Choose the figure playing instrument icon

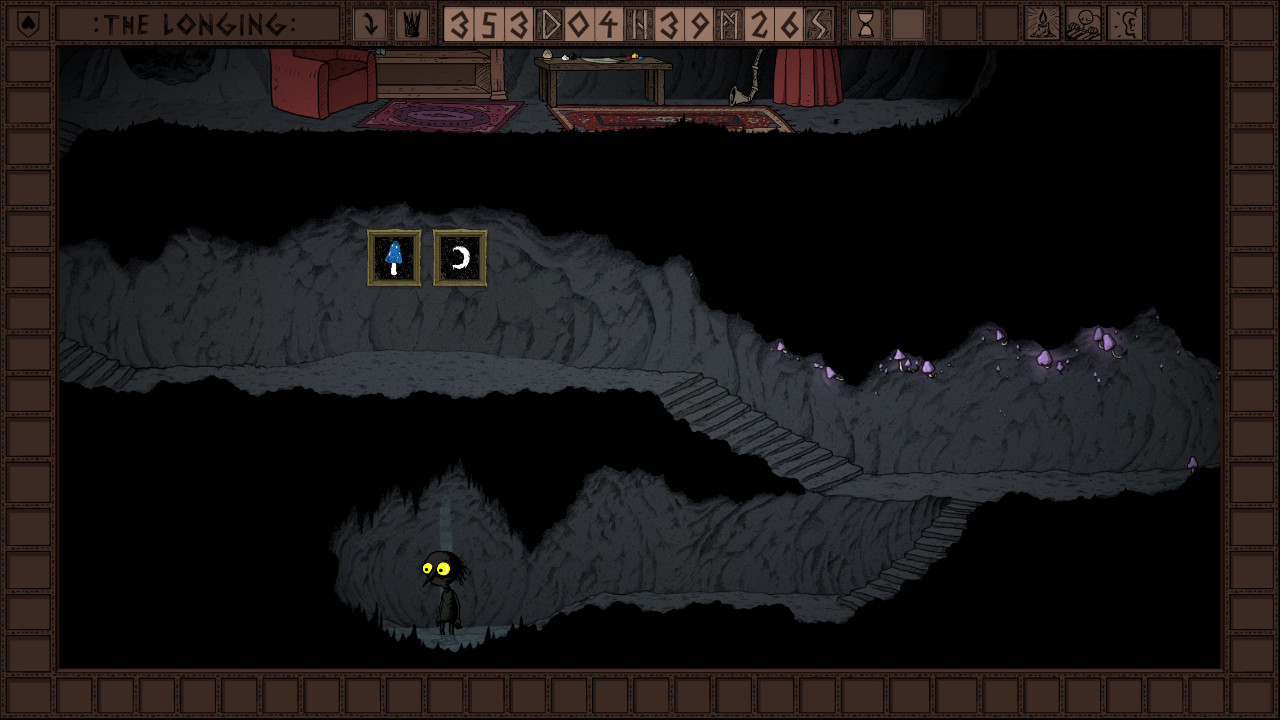1084,24
